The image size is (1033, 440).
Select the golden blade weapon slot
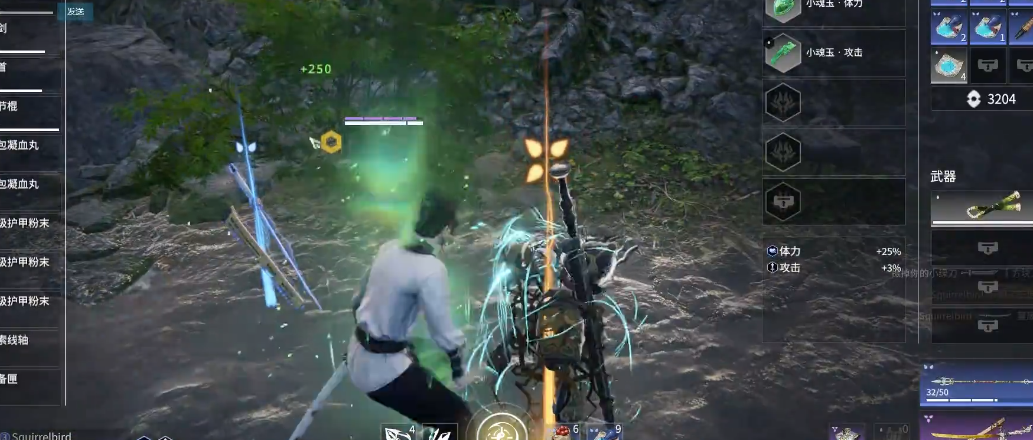978,430
